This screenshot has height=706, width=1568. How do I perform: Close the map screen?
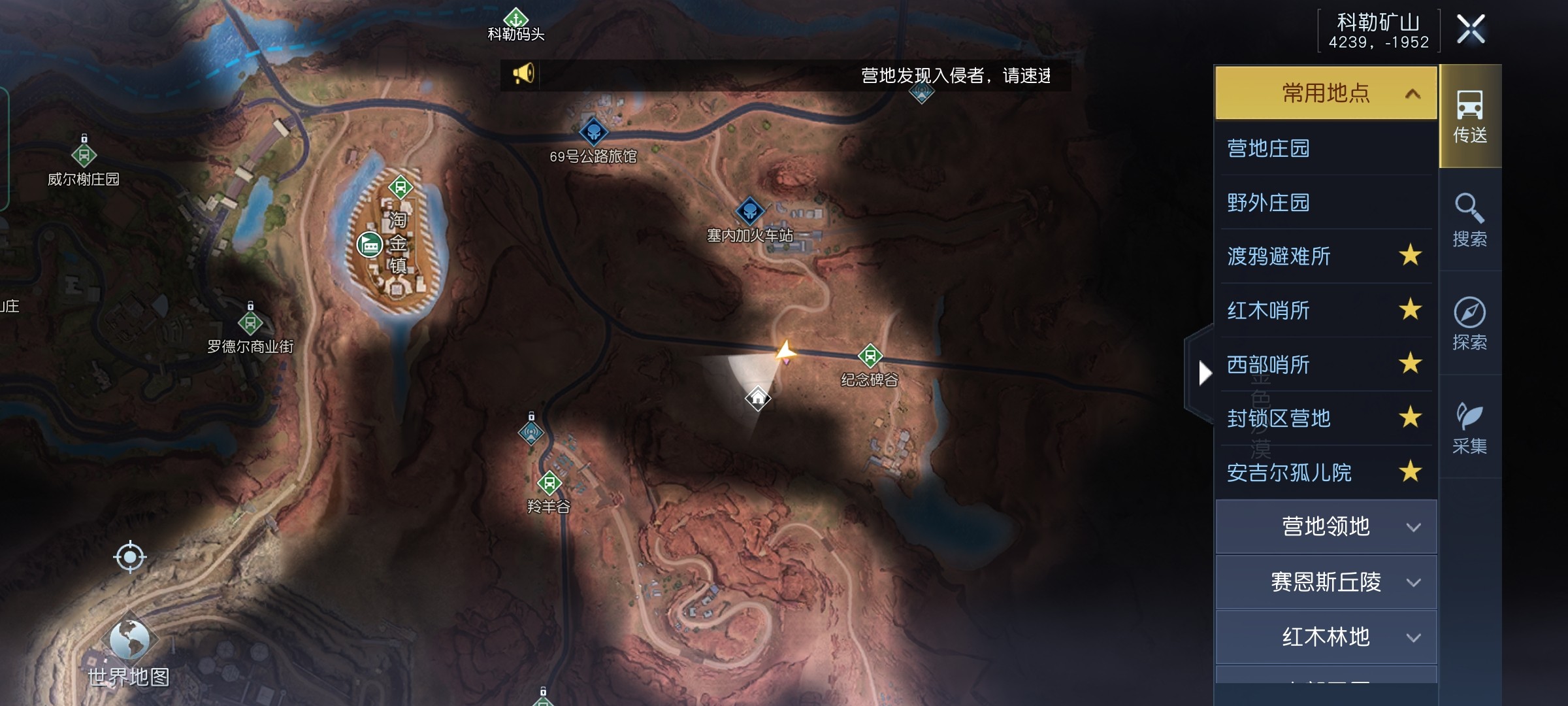(1471, 29)
